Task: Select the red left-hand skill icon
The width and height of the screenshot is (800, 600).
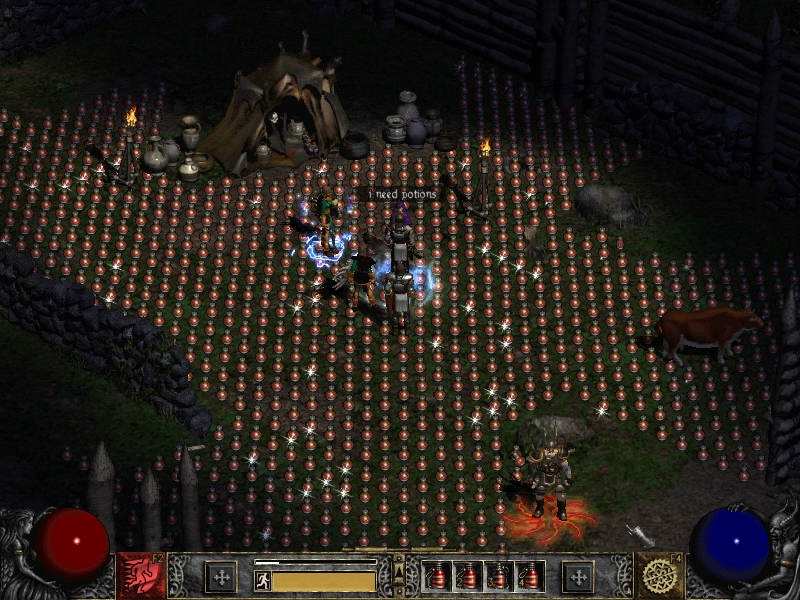Action: tap(141, 576)
